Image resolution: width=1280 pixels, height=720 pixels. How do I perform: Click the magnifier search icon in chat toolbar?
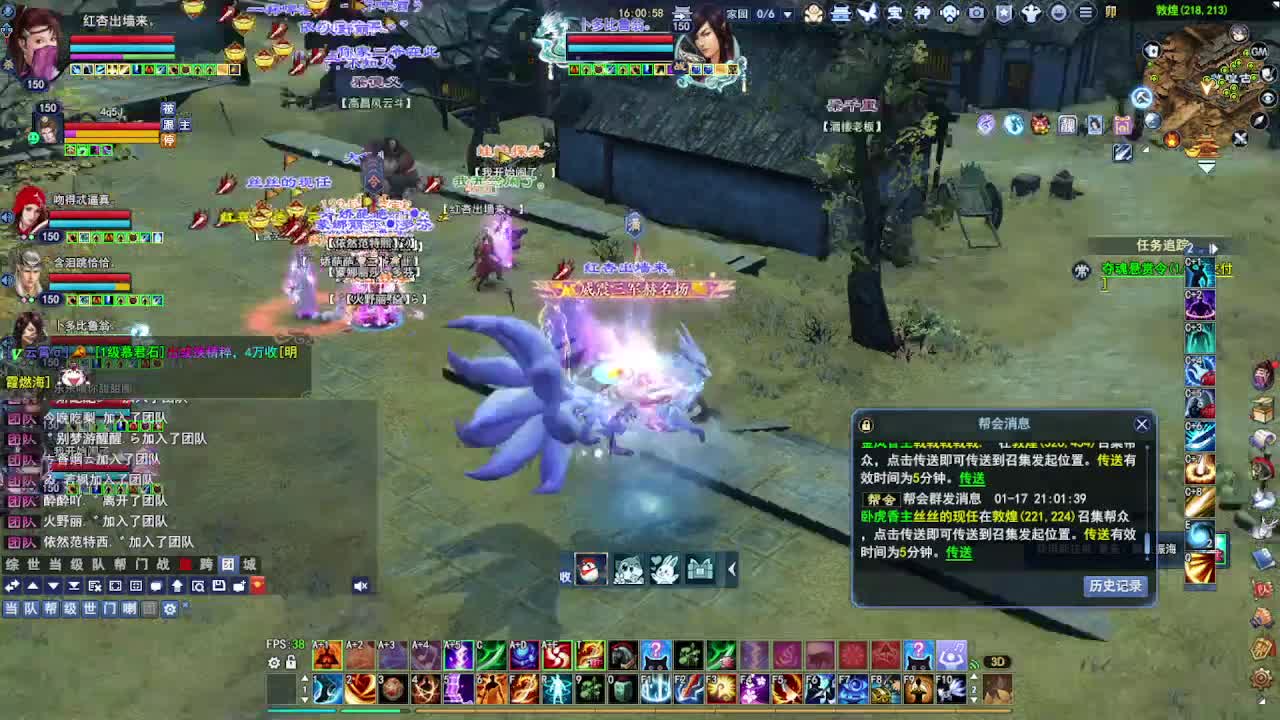click(199, 586)
